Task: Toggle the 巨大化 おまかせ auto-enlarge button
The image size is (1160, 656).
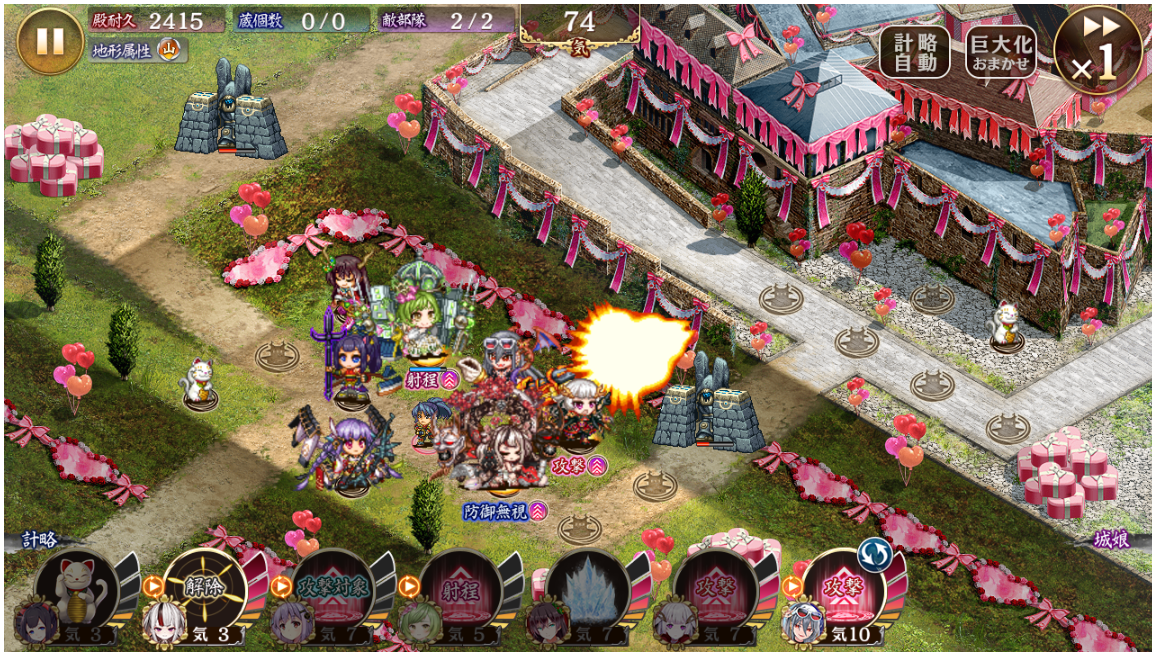Action: coord(1000,51)
